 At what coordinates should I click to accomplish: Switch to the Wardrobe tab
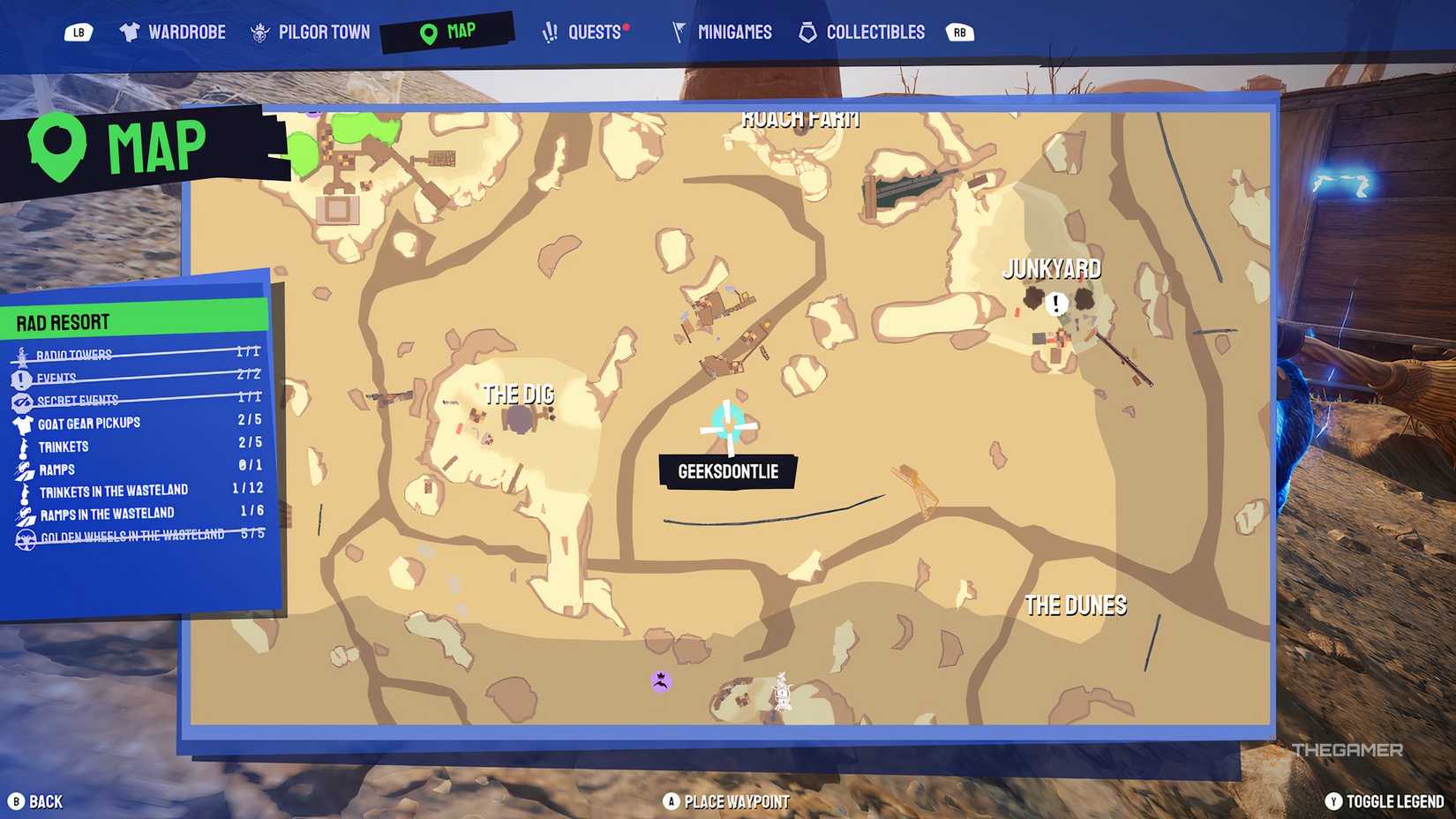click(x=131, y=31)
